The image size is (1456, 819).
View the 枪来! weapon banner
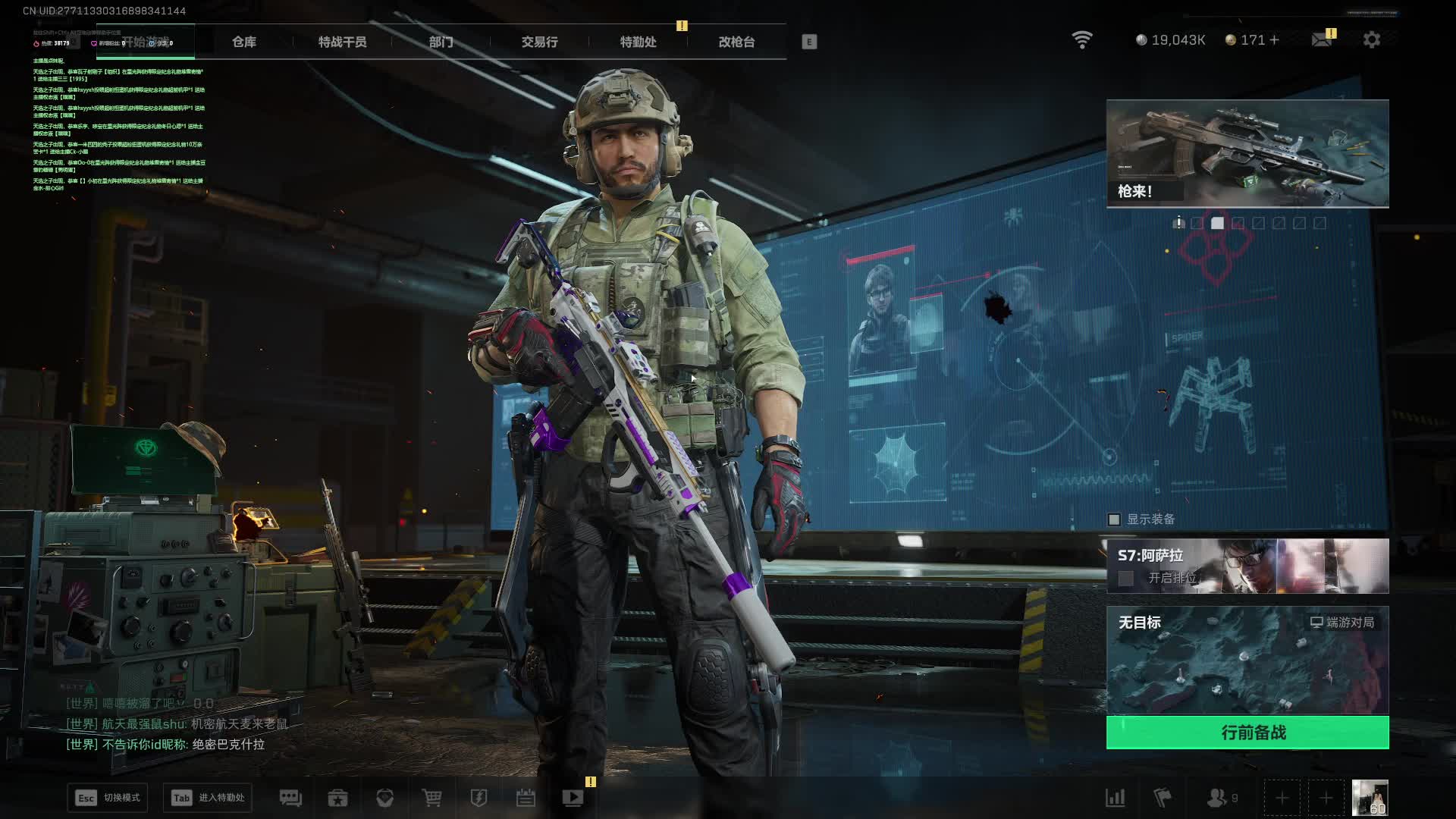point(1247,153)
